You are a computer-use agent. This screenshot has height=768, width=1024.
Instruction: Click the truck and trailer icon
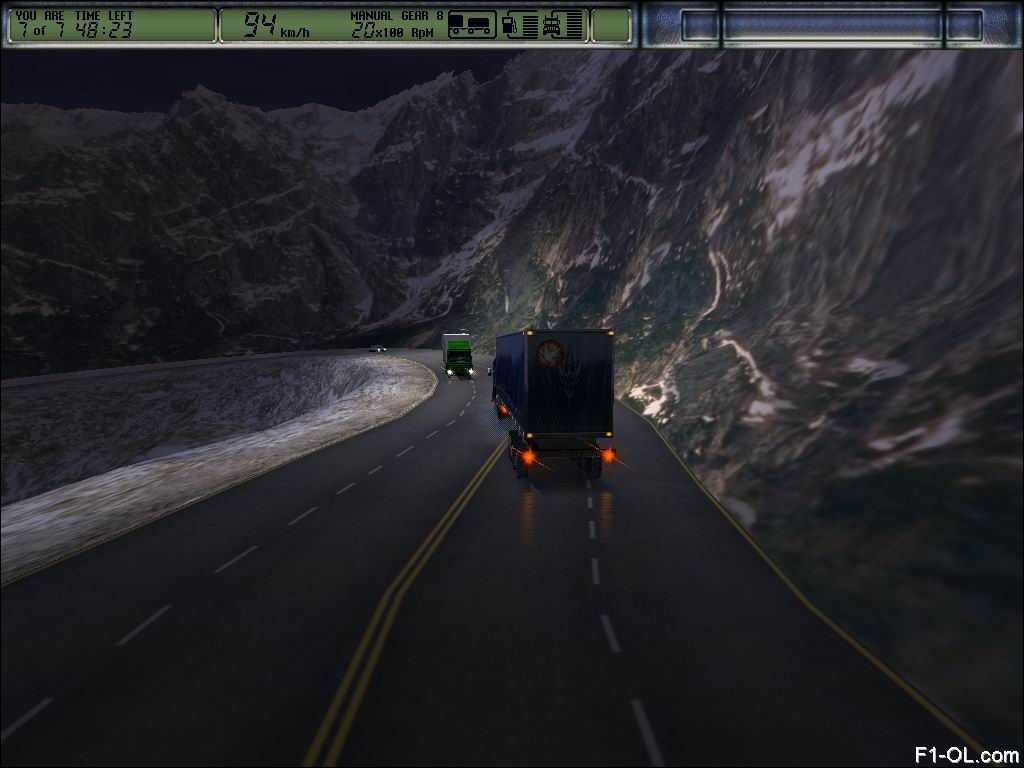click(x=471, y=24)
